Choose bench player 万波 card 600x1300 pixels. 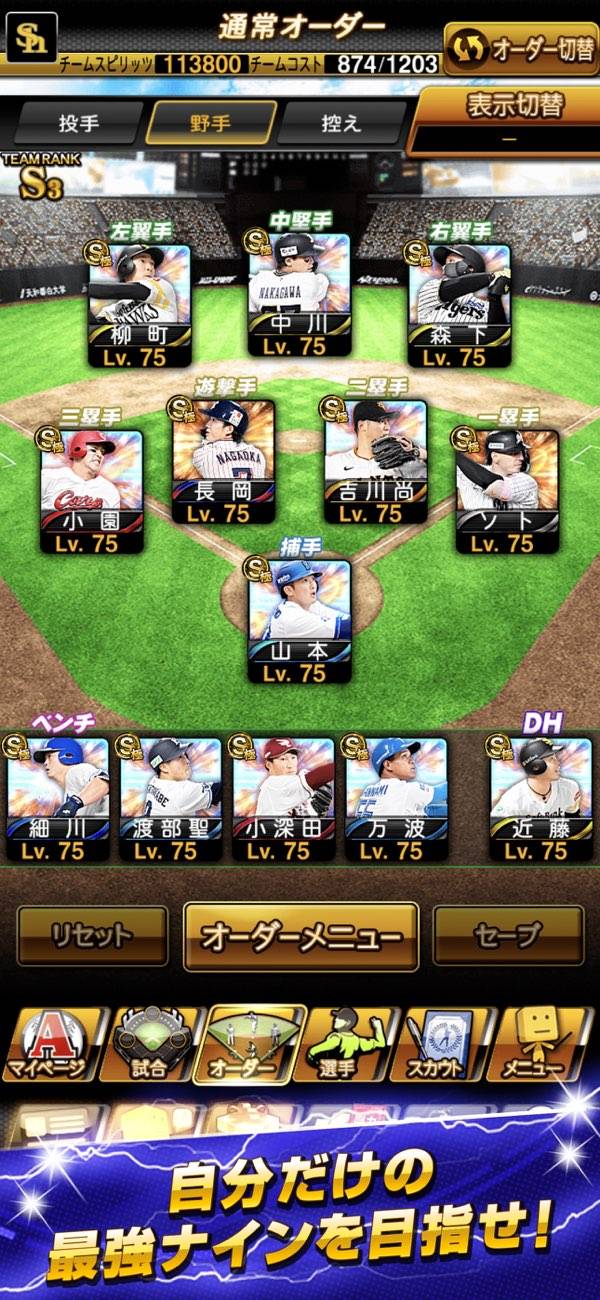pos(396,800)
